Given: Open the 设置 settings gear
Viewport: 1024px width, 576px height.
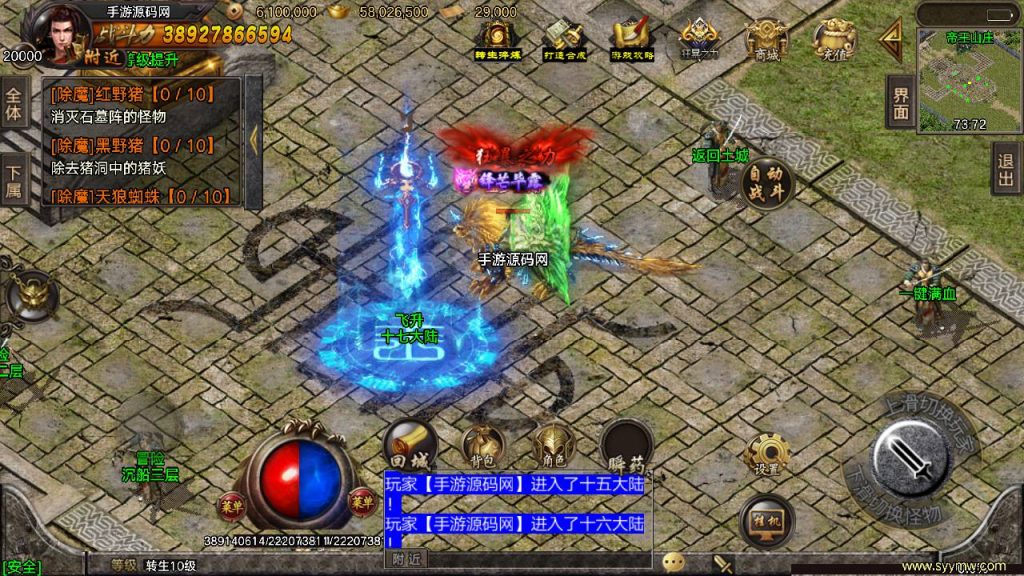Looking at the screenshot, I should pyautogui.click(x=767, y=456).
